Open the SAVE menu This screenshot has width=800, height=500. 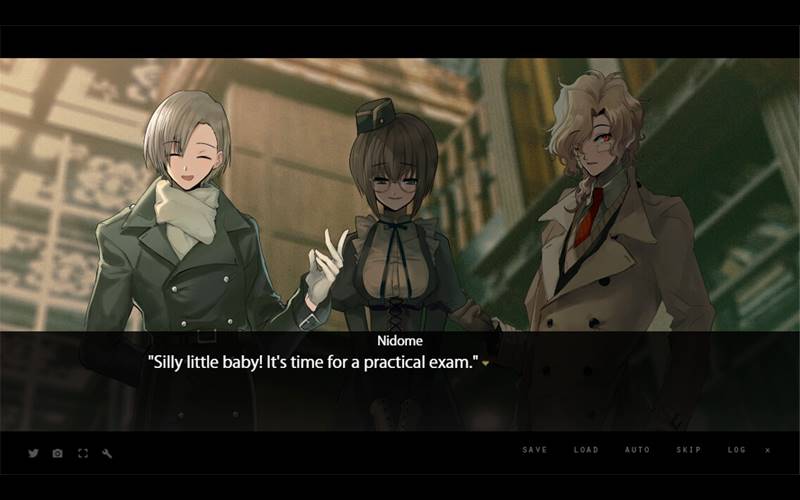tap(535, 450)
